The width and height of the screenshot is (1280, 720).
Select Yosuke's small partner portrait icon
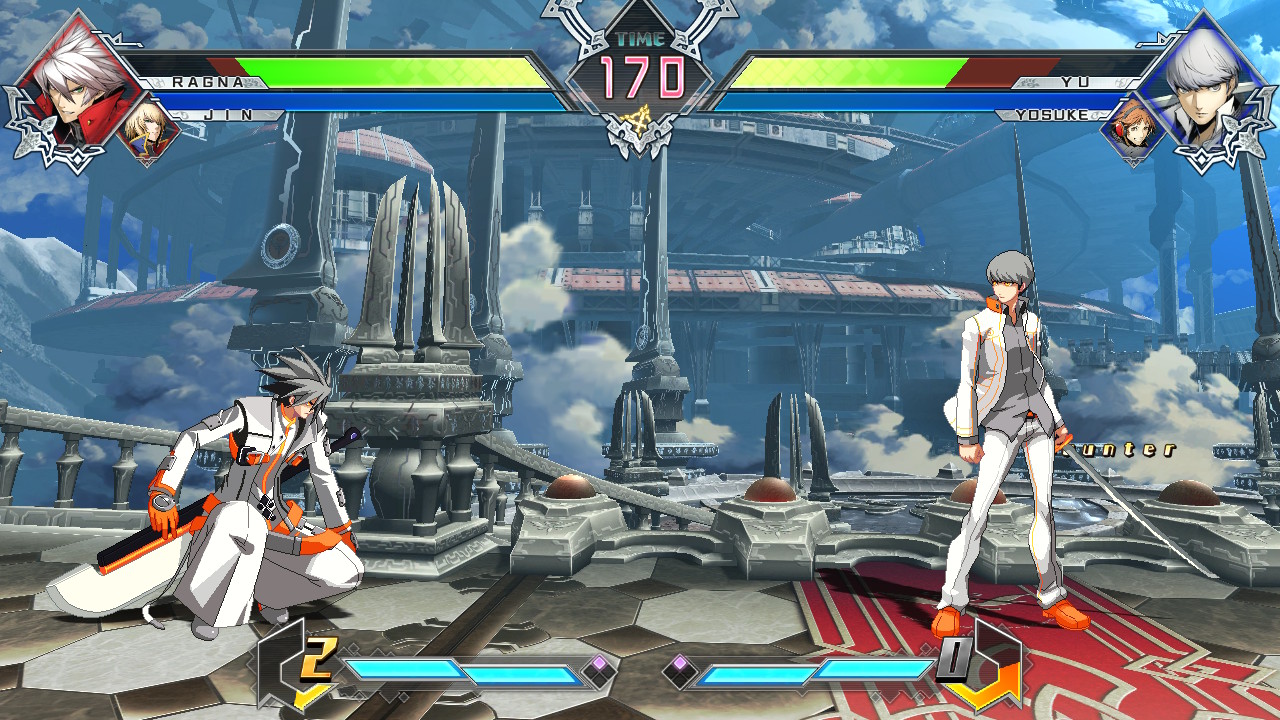[1135, 127]
